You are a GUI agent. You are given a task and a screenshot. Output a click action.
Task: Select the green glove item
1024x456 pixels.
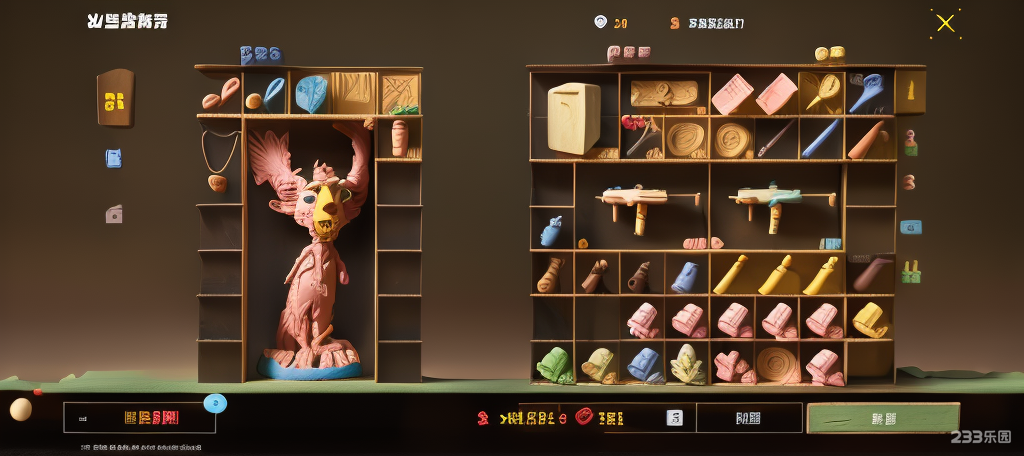pyautogui.click(x=553, y=365)
